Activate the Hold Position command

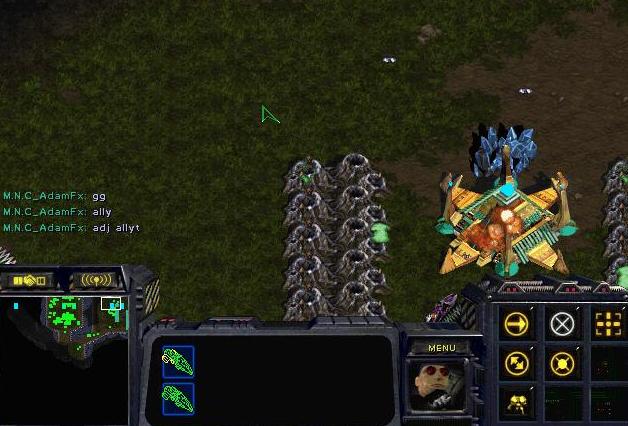[564, 362]
